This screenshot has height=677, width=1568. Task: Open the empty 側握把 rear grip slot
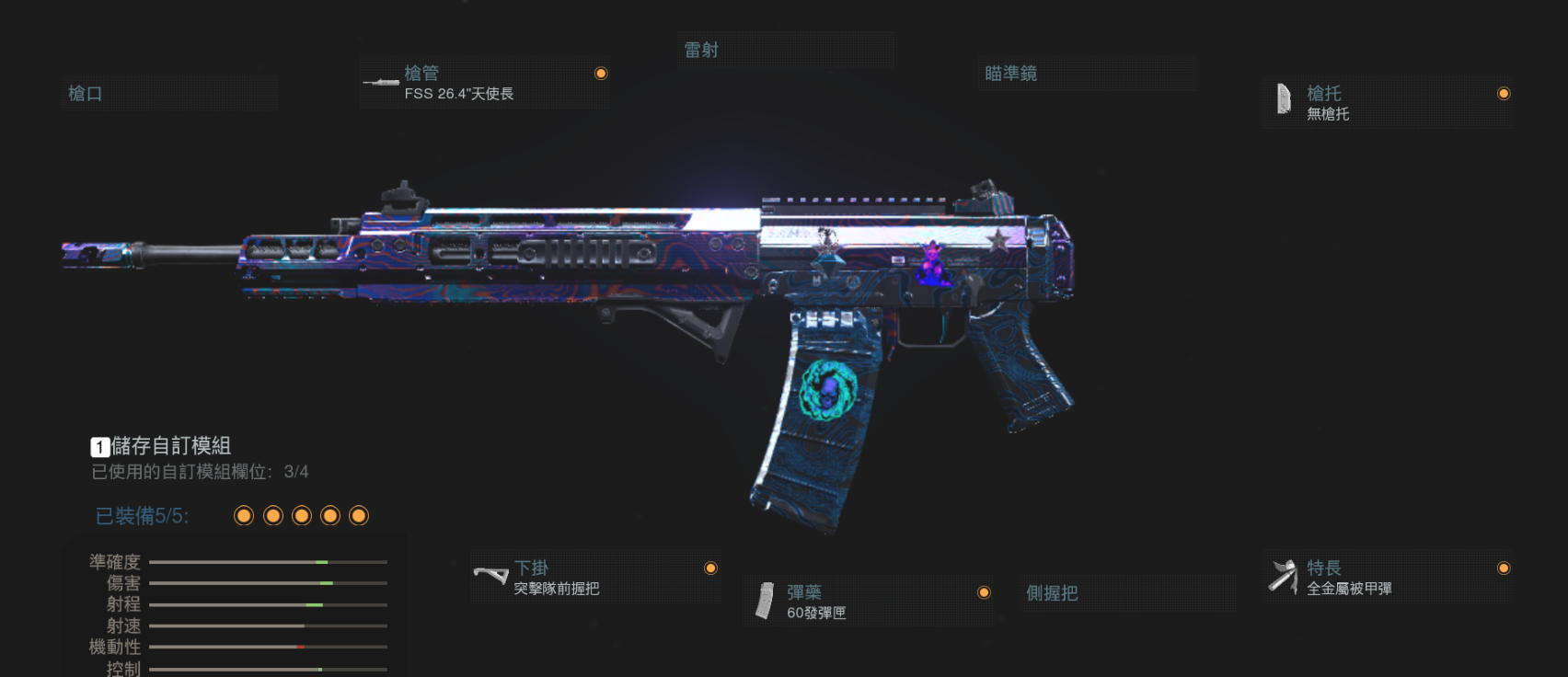pyautogui.click(x=1130, y=593)
